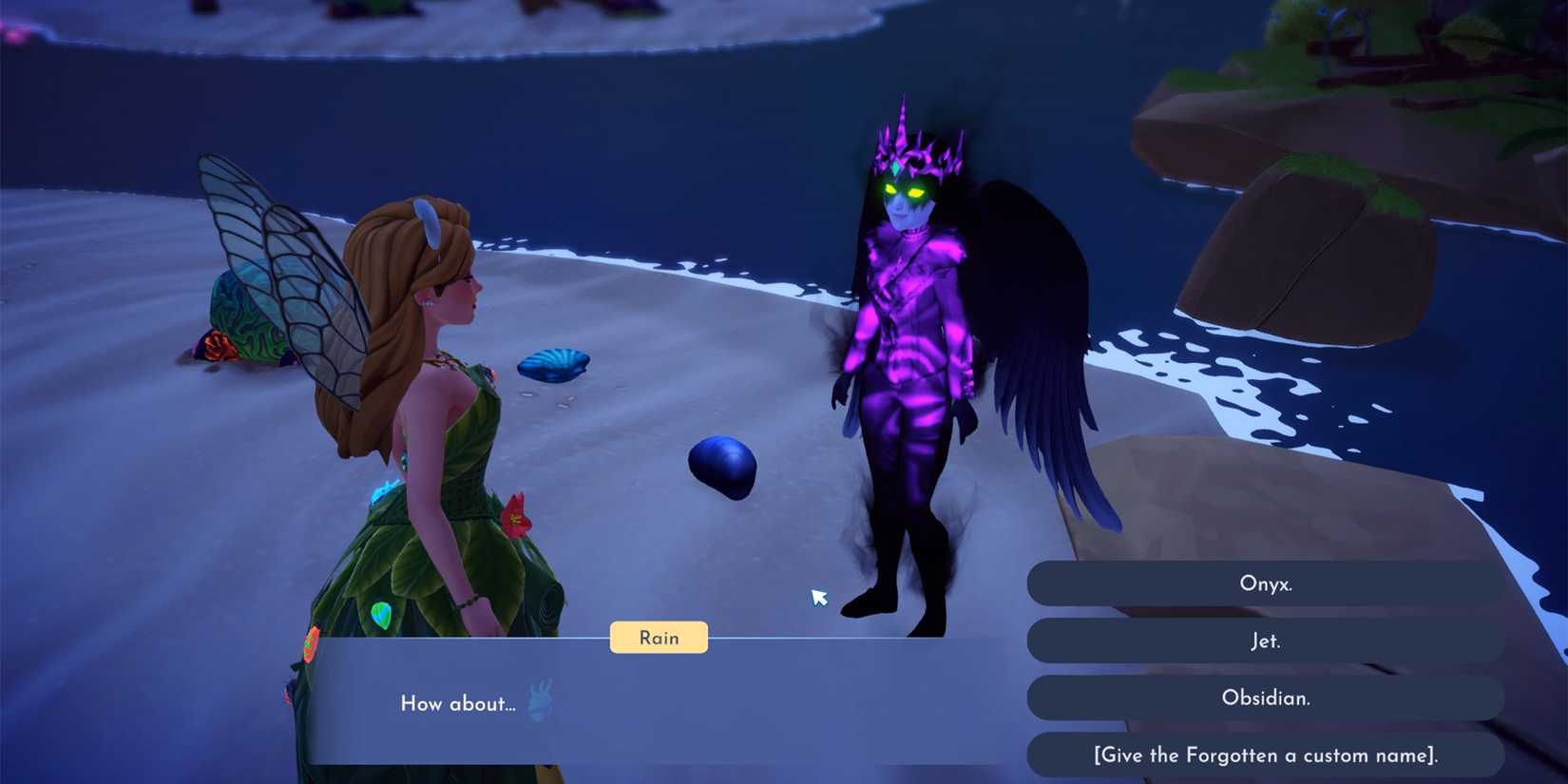
Task: Click the "Rain" speaker name tag
Action: pos(659,638)
